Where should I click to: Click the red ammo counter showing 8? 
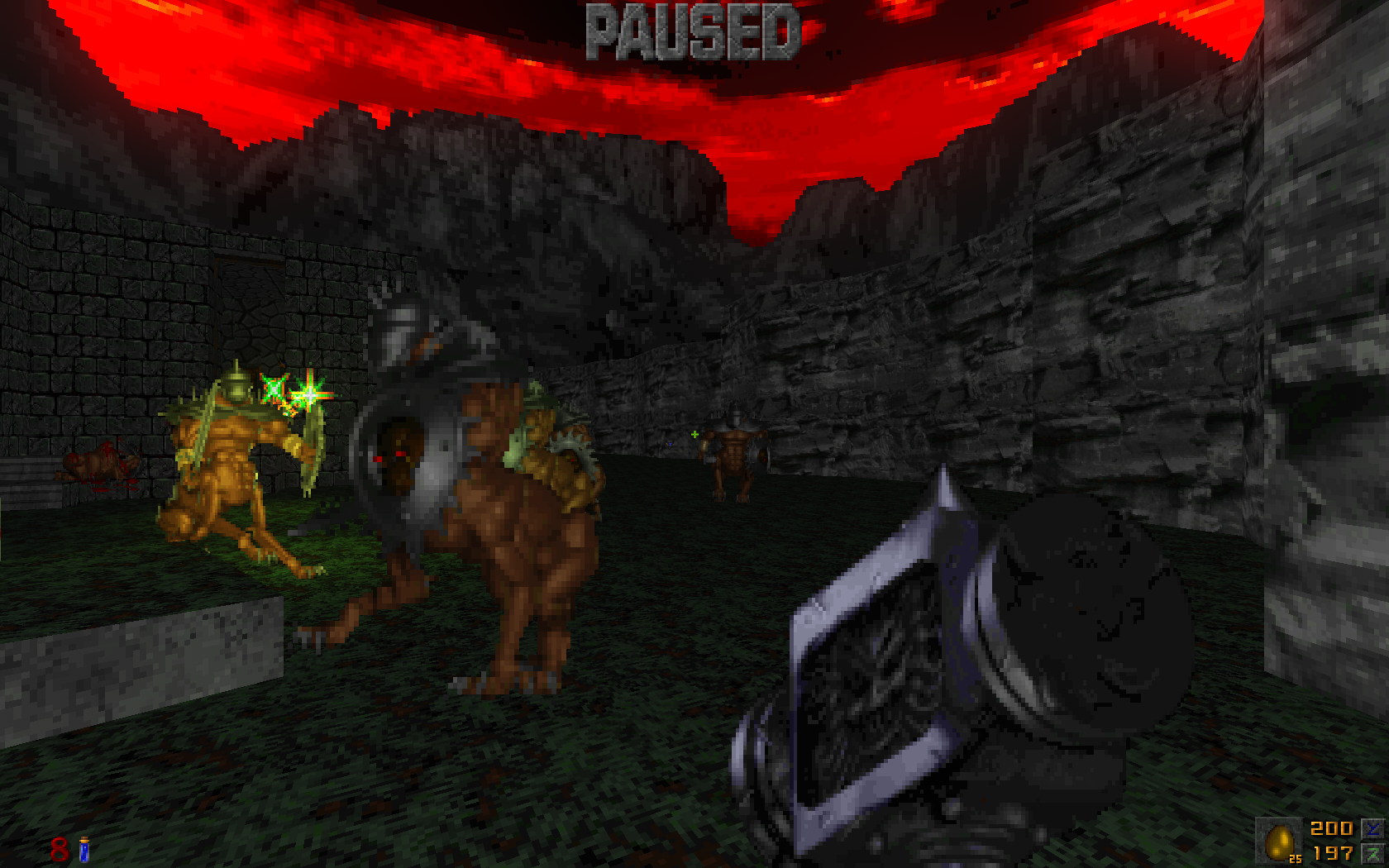59,848
